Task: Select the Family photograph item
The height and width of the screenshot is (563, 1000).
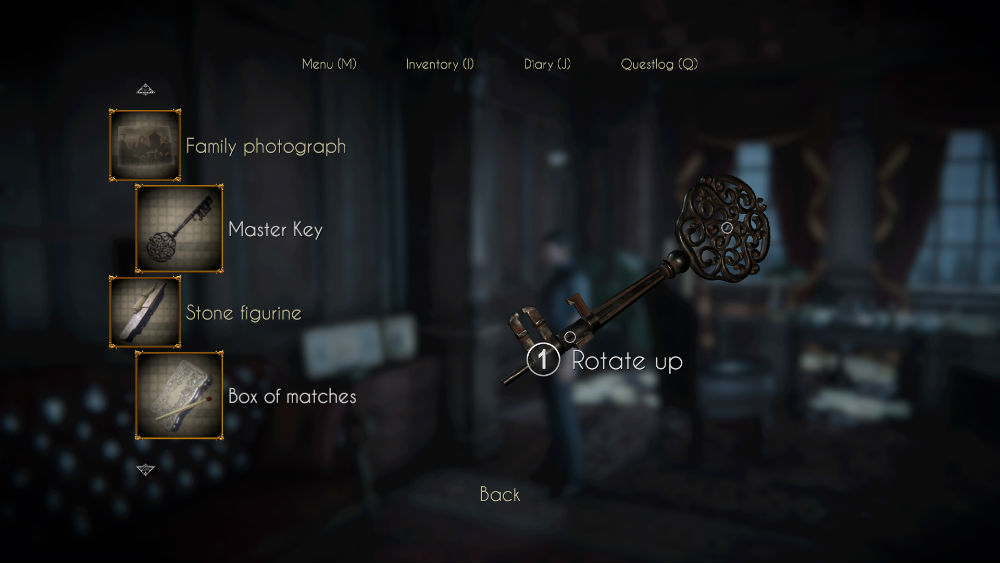Action: 145,145
